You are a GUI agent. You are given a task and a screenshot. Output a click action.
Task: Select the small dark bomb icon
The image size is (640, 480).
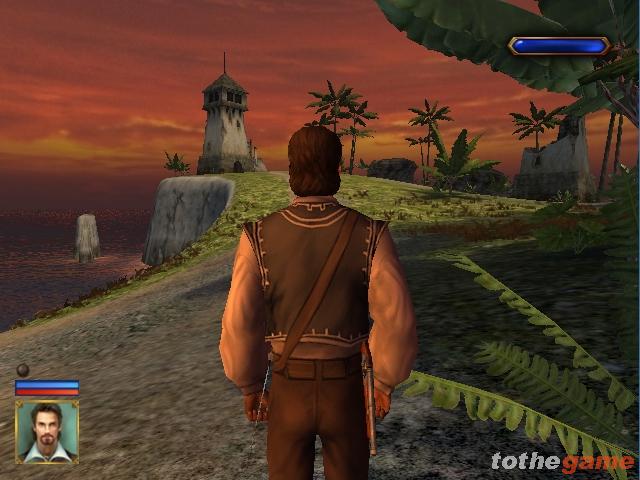[22, 370]
